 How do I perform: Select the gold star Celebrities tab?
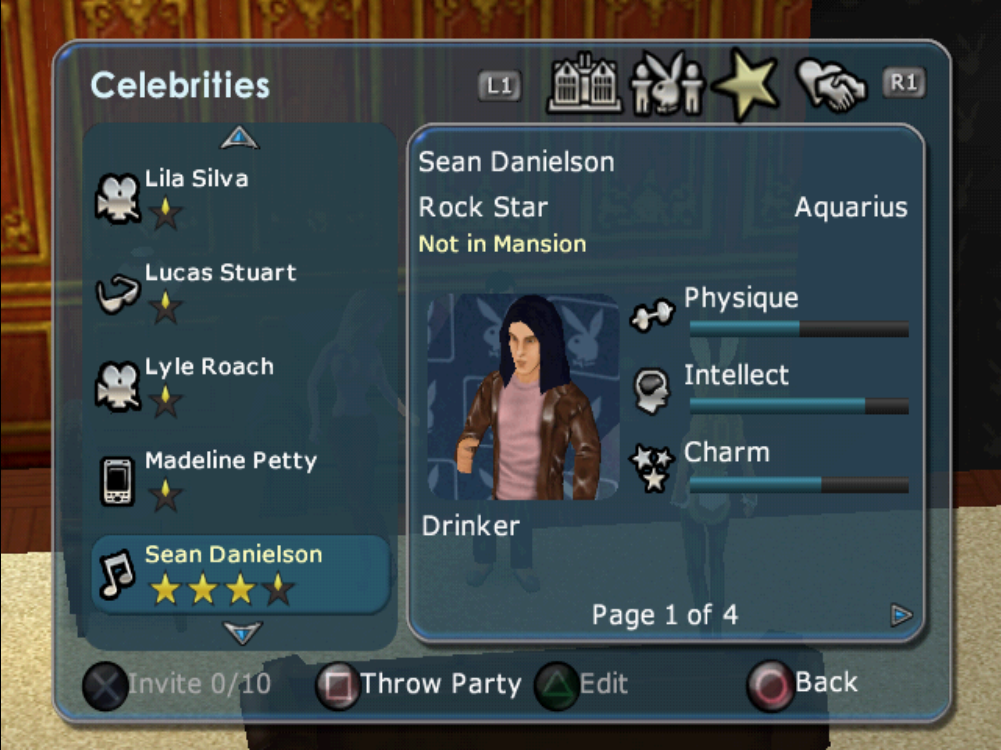[746, 85]
